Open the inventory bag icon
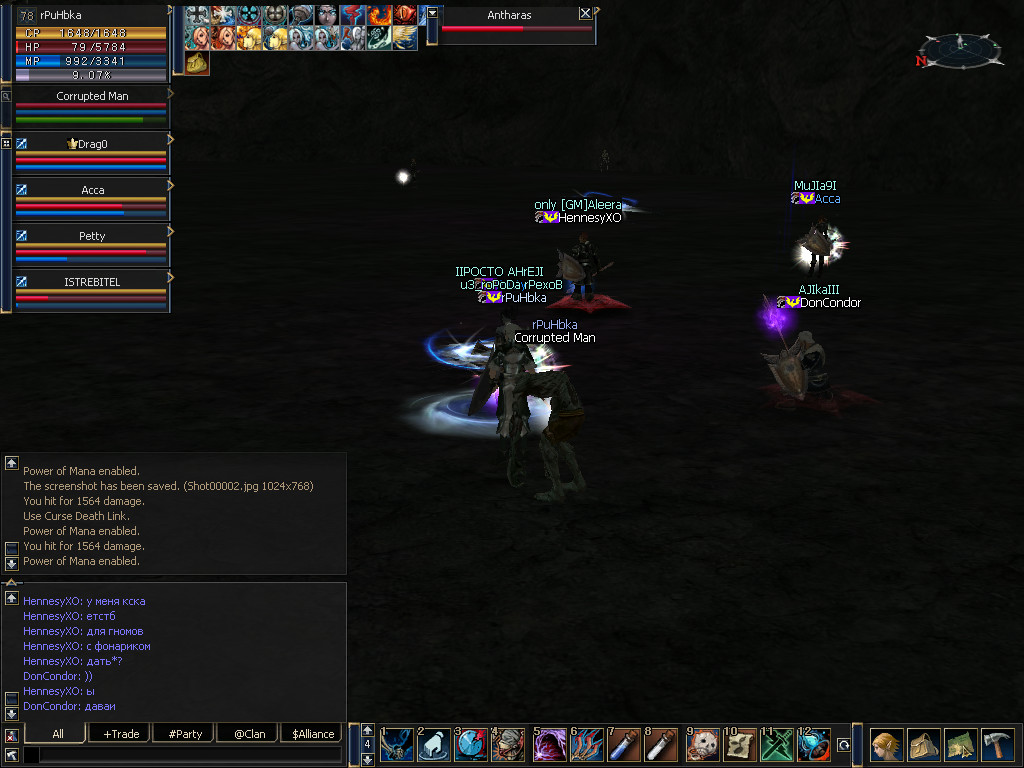 [923, 745]
